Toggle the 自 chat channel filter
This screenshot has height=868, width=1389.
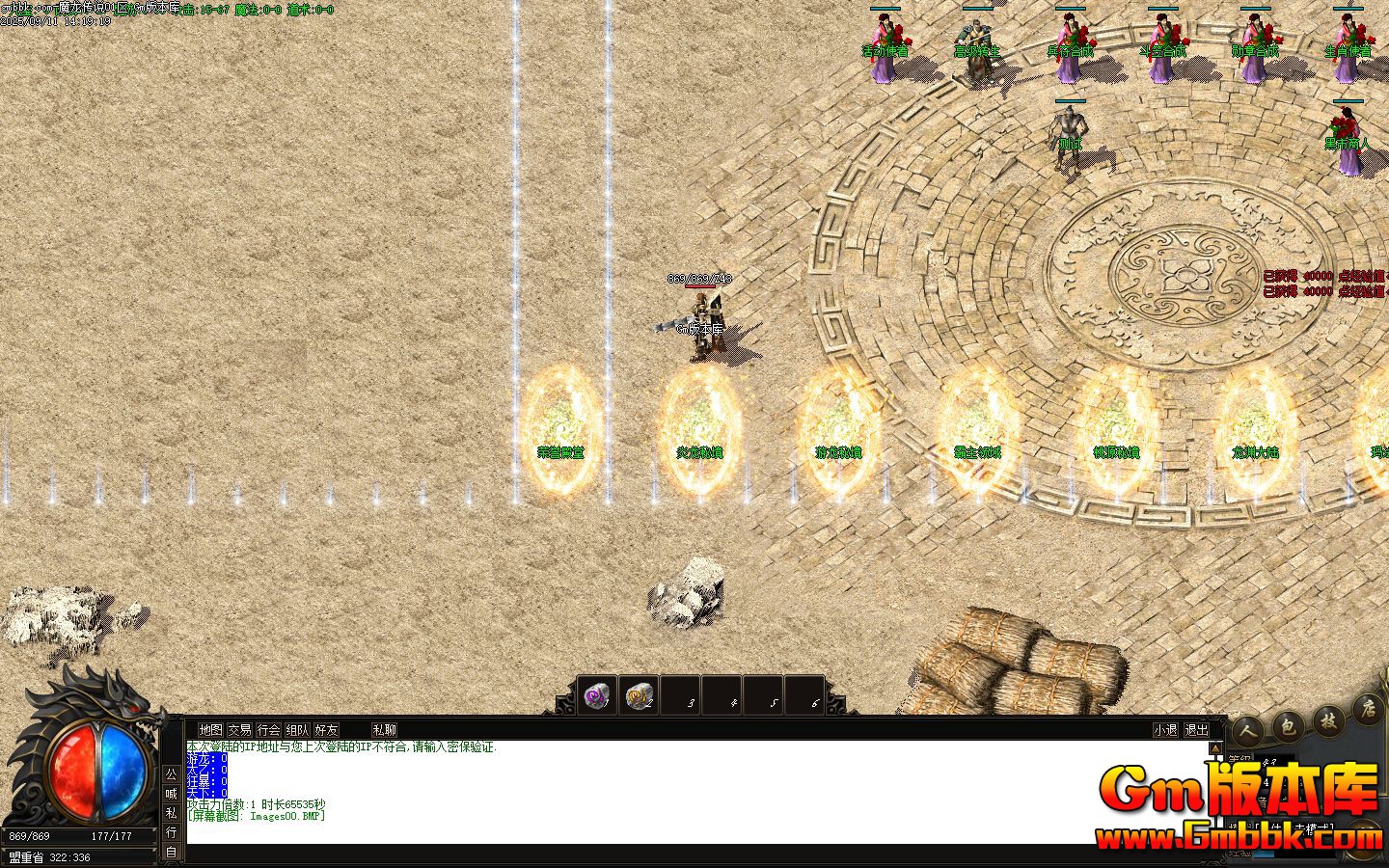point(172,852)
